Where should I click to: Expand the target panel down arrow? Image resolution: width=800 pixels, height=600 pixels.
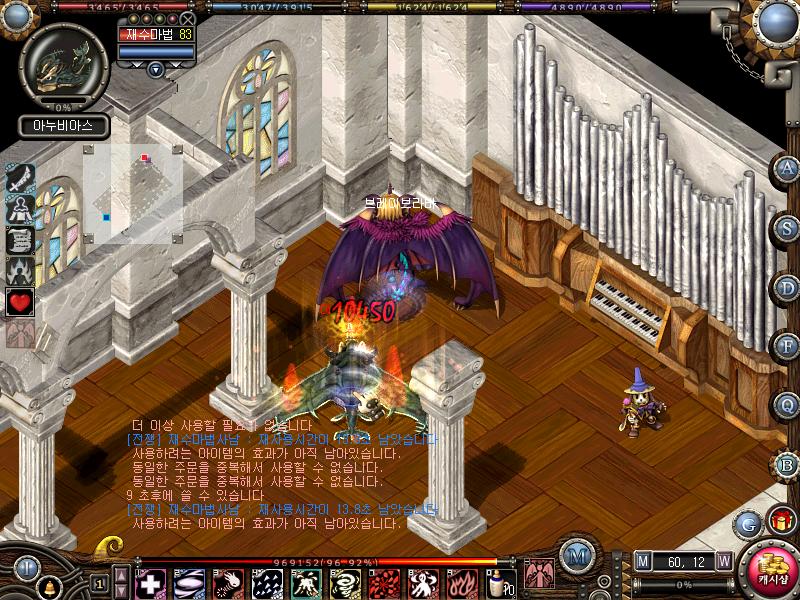156,69
